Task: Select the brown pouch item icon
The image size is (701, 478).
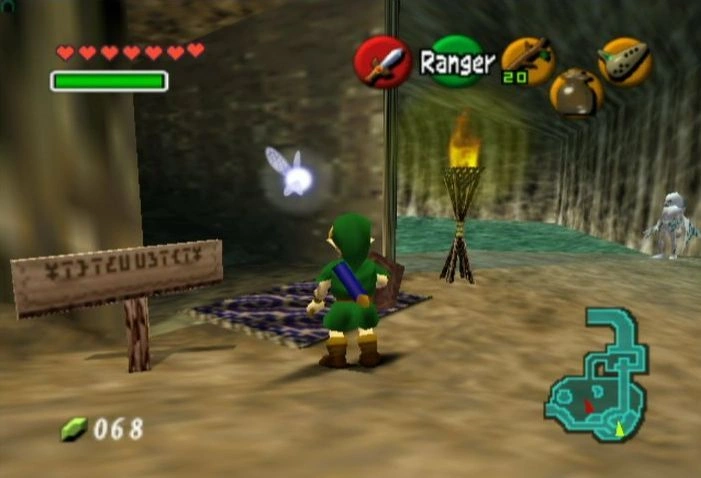Action: 576,92
